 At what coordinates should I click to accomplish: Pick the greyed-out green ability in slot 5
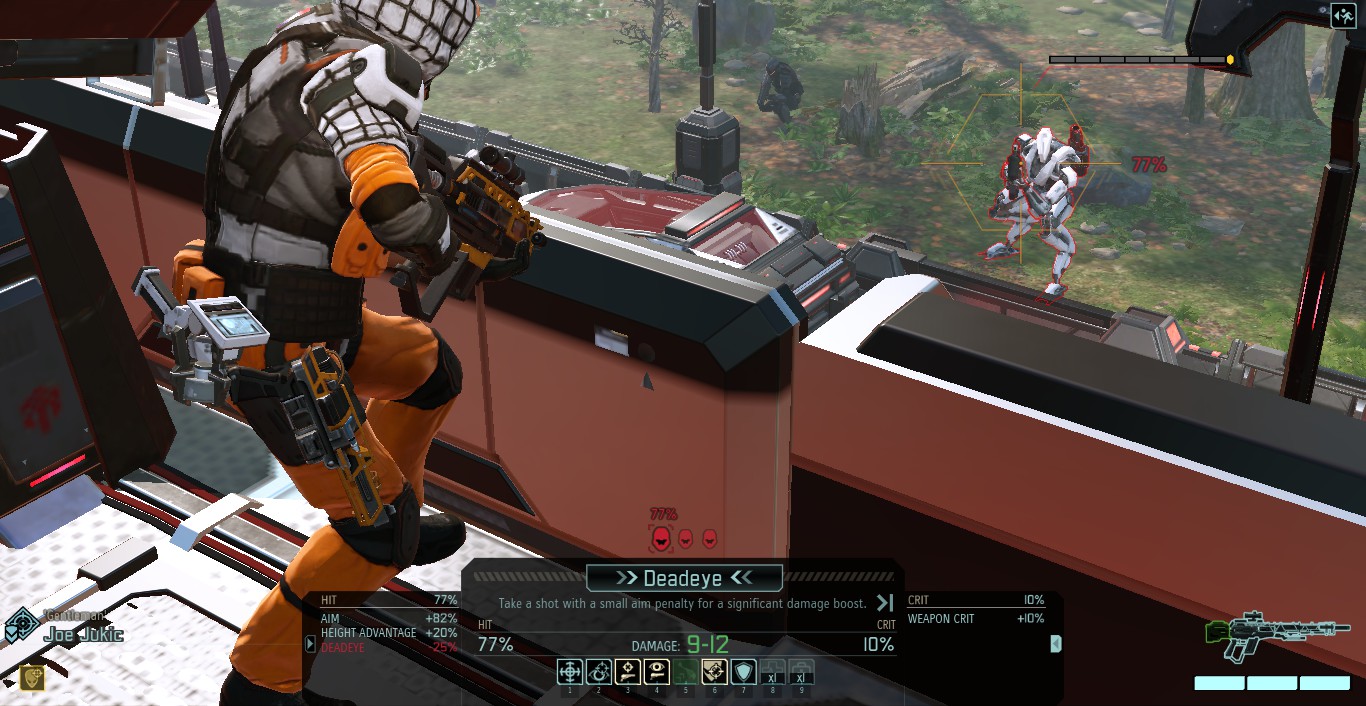(686, 671)
